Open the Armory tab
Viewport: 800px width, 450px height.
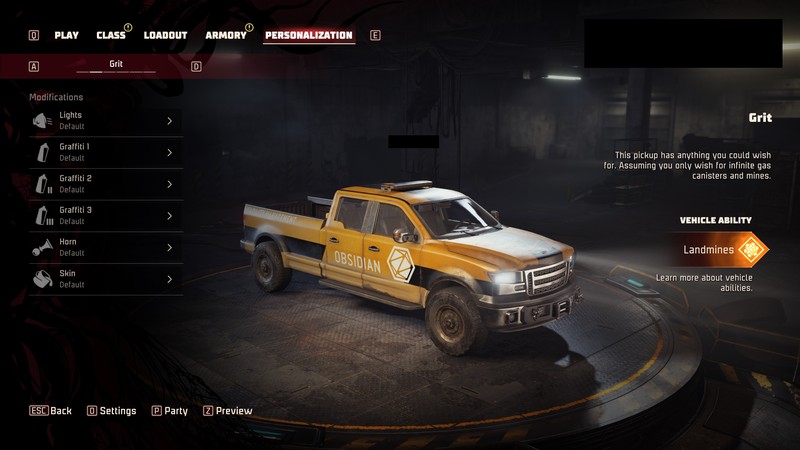(x=226, y=35)
